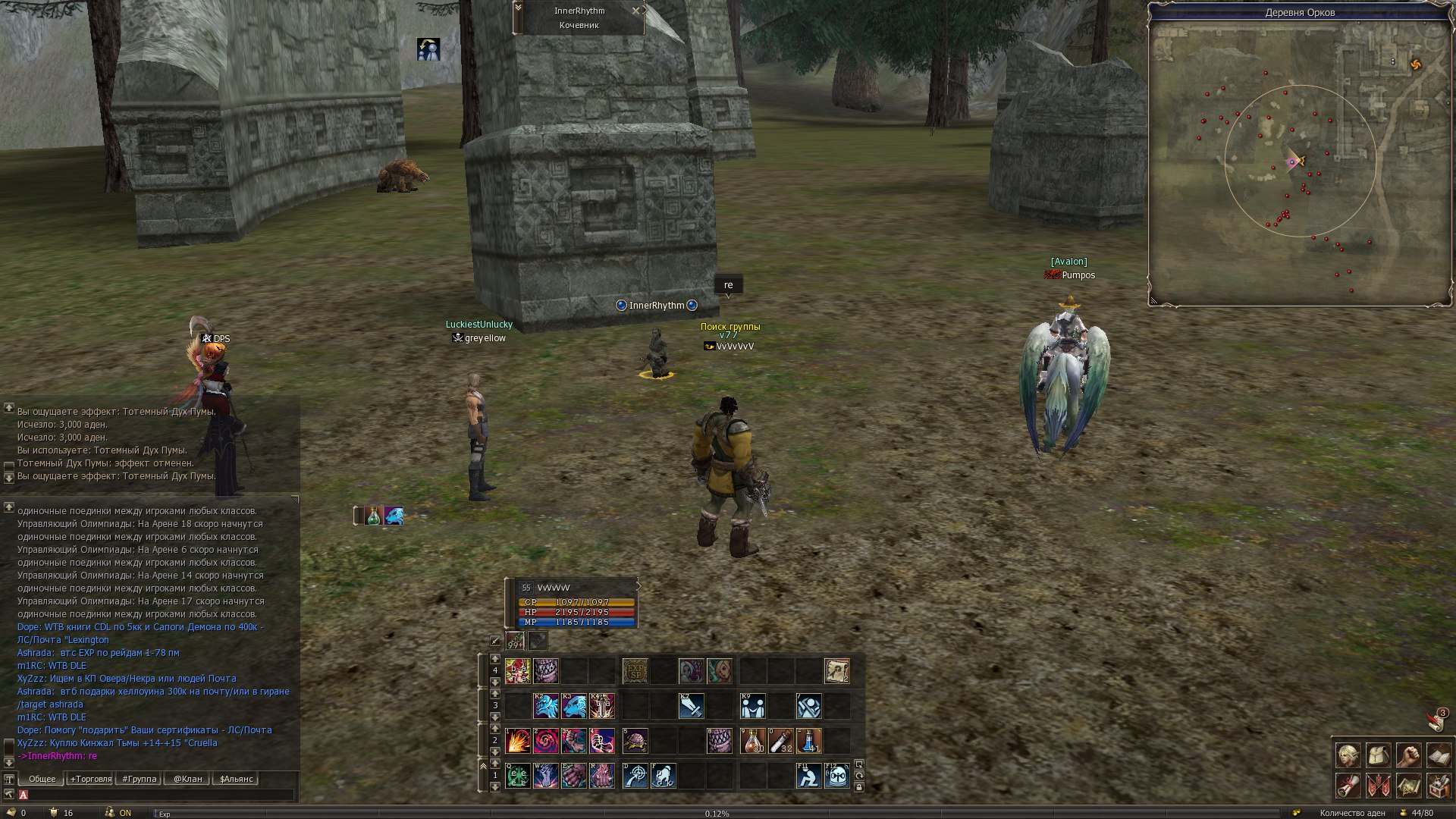
Task: Select the @Клан chat tab
Action: (x=187, y=779)
